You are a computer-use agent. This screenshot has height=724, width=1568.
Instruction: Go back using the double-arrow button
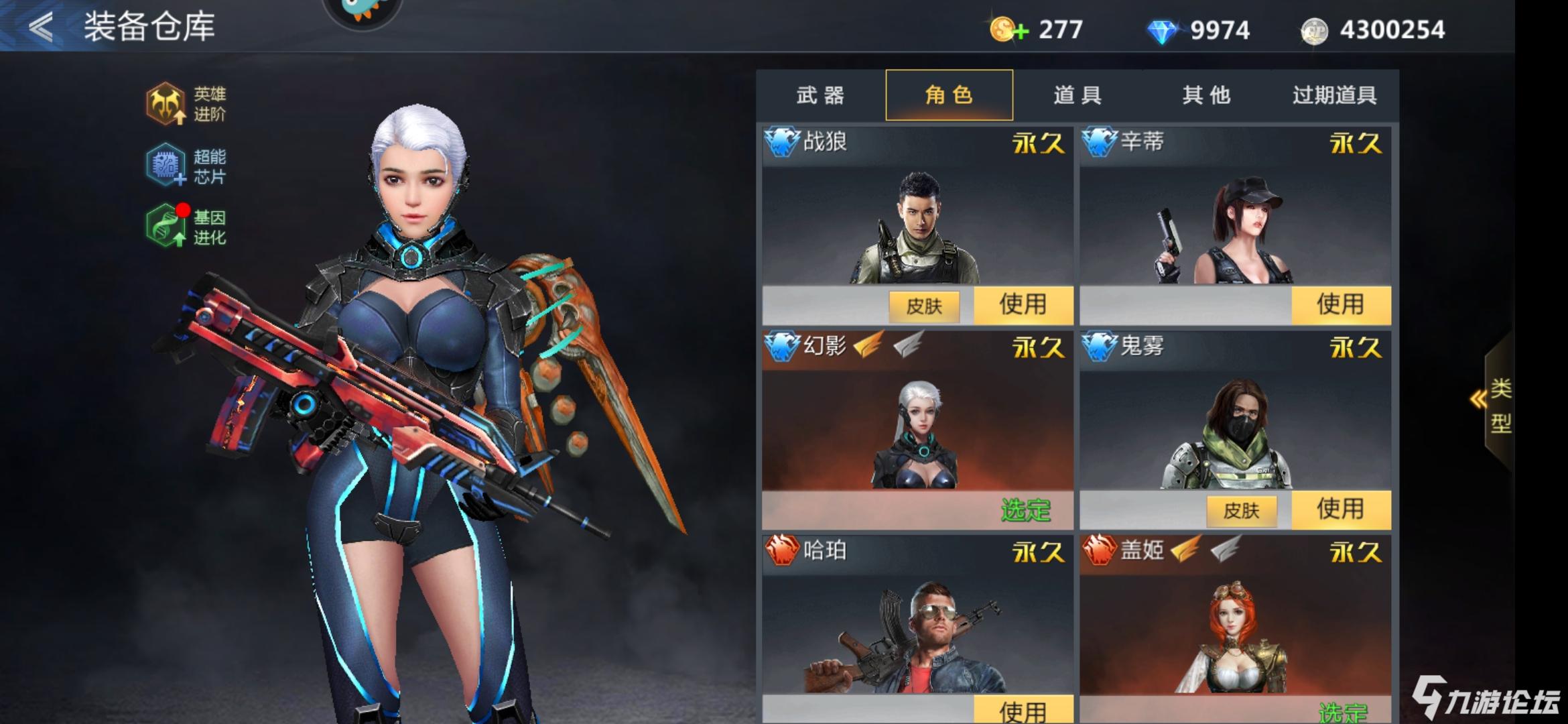40,27
